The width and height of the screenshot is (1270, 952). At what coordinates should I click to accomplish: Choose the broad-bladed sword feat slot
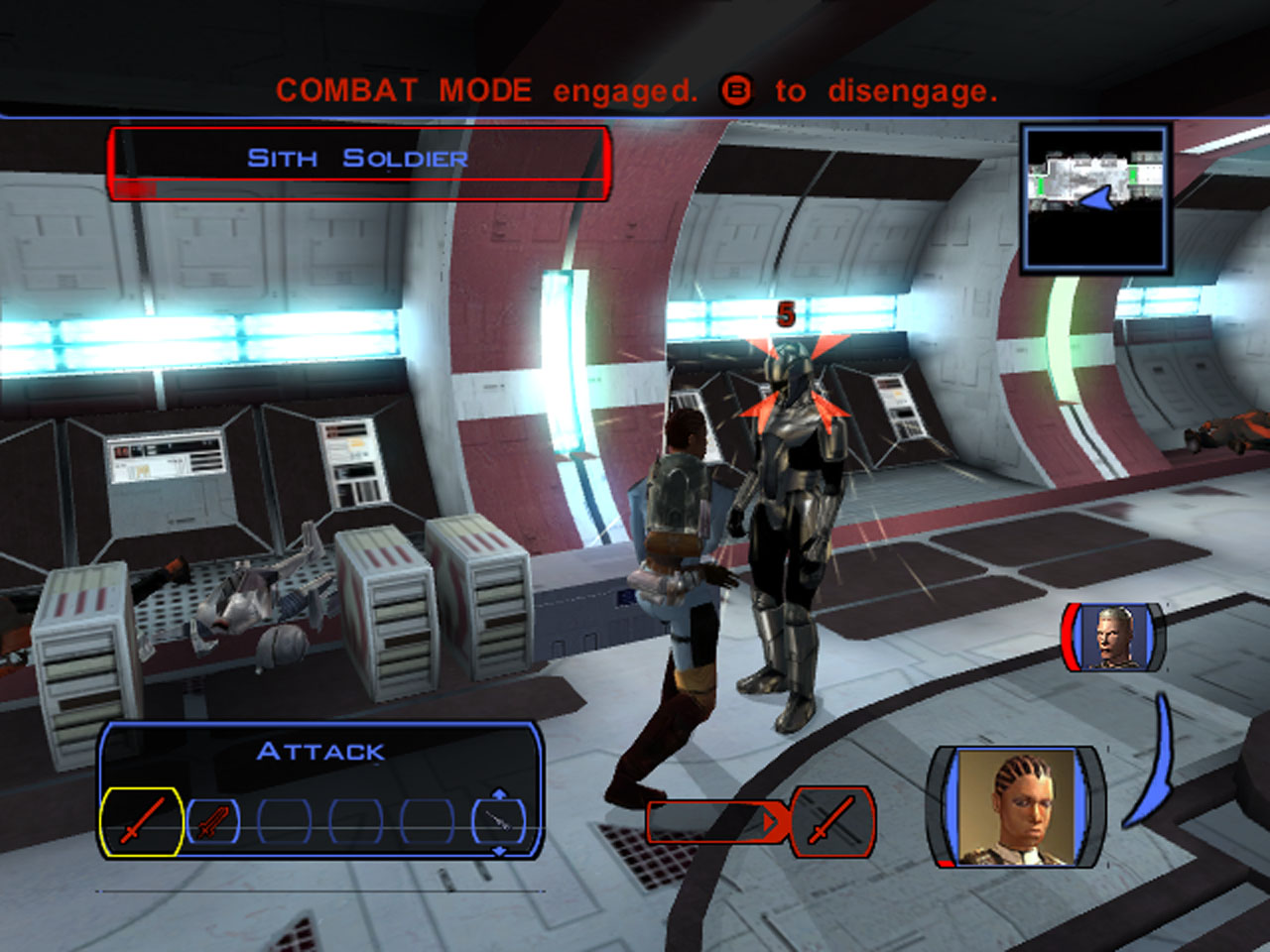click(x=213, y=822)
